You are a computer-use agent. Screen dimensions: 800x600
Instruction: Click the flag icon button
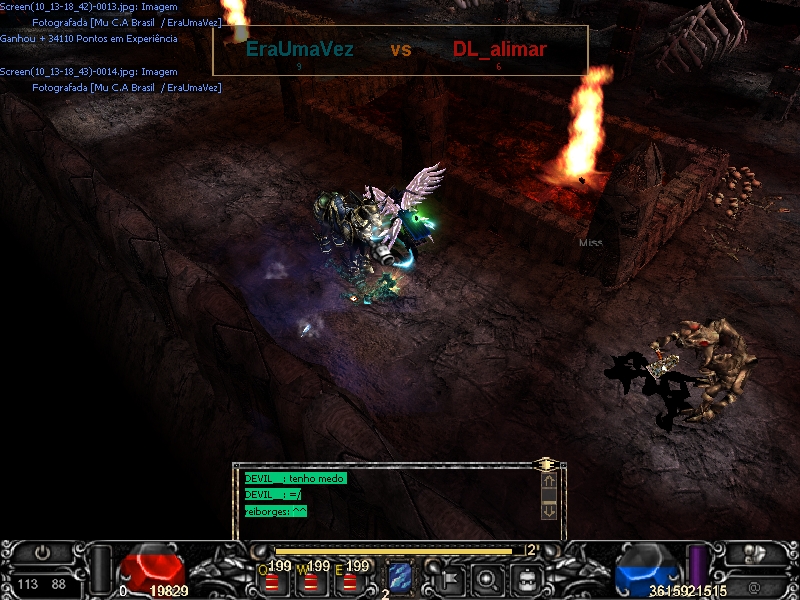(448, 577)
